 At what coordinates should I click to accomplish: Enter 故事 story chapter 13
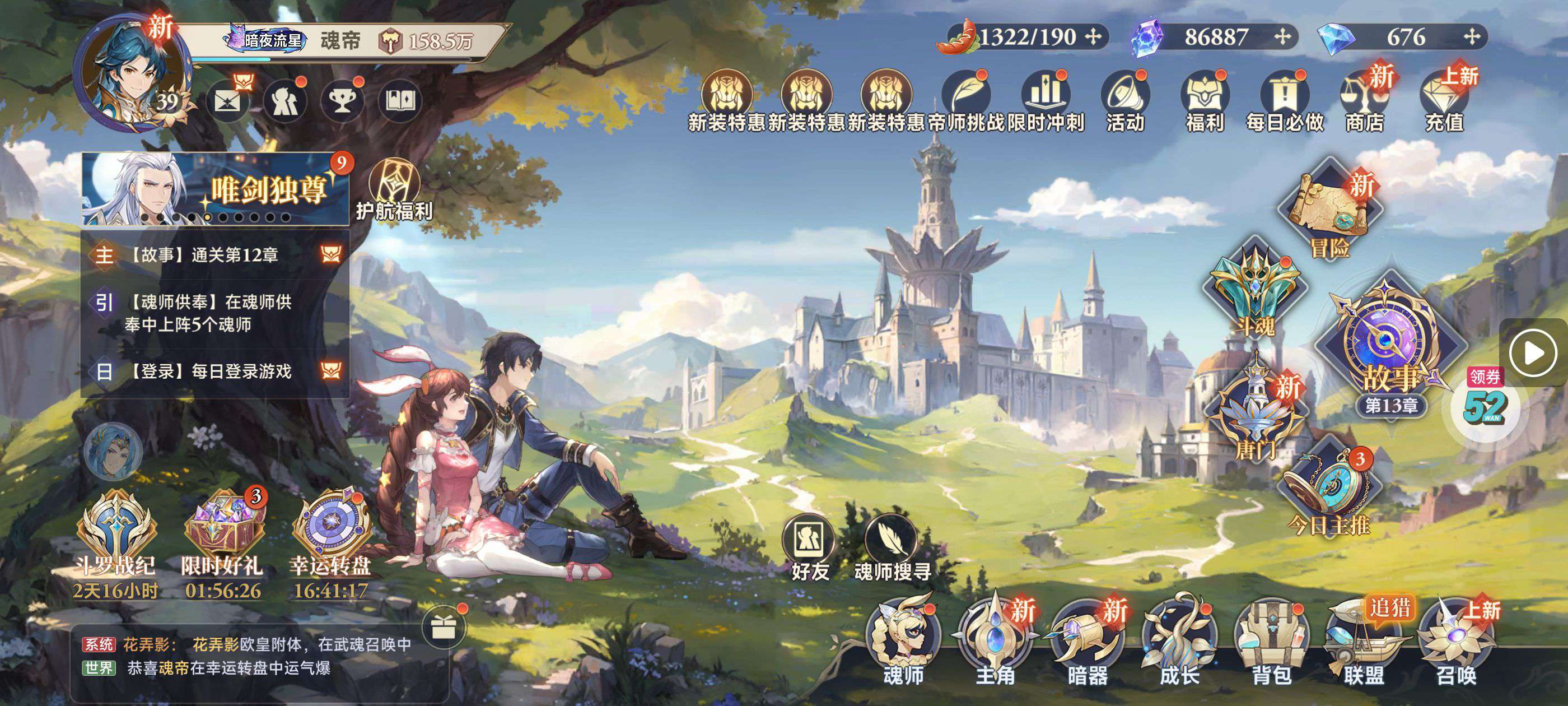(x=1390, y=354)
